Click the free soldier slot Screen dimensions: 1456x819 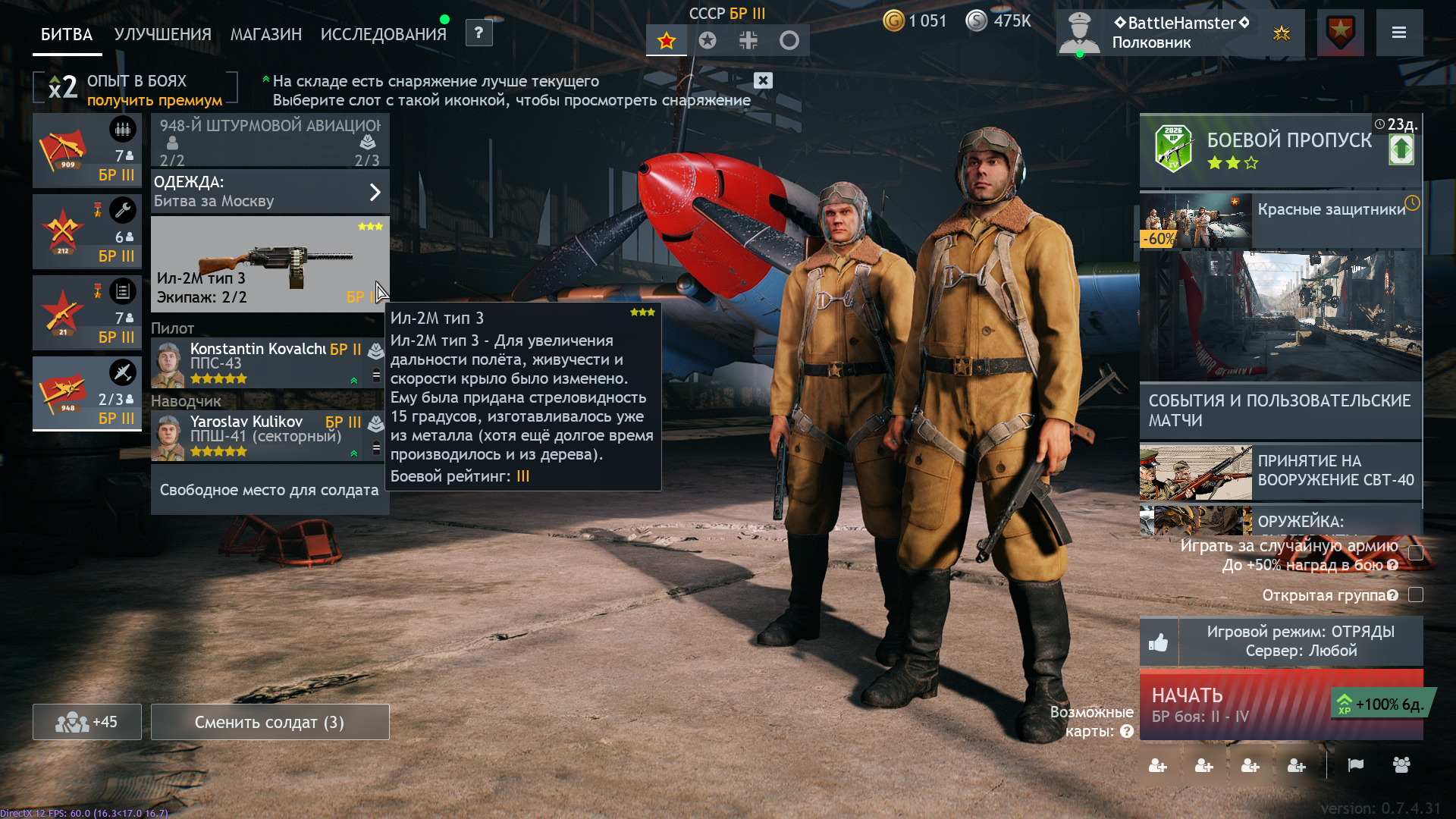269,490
